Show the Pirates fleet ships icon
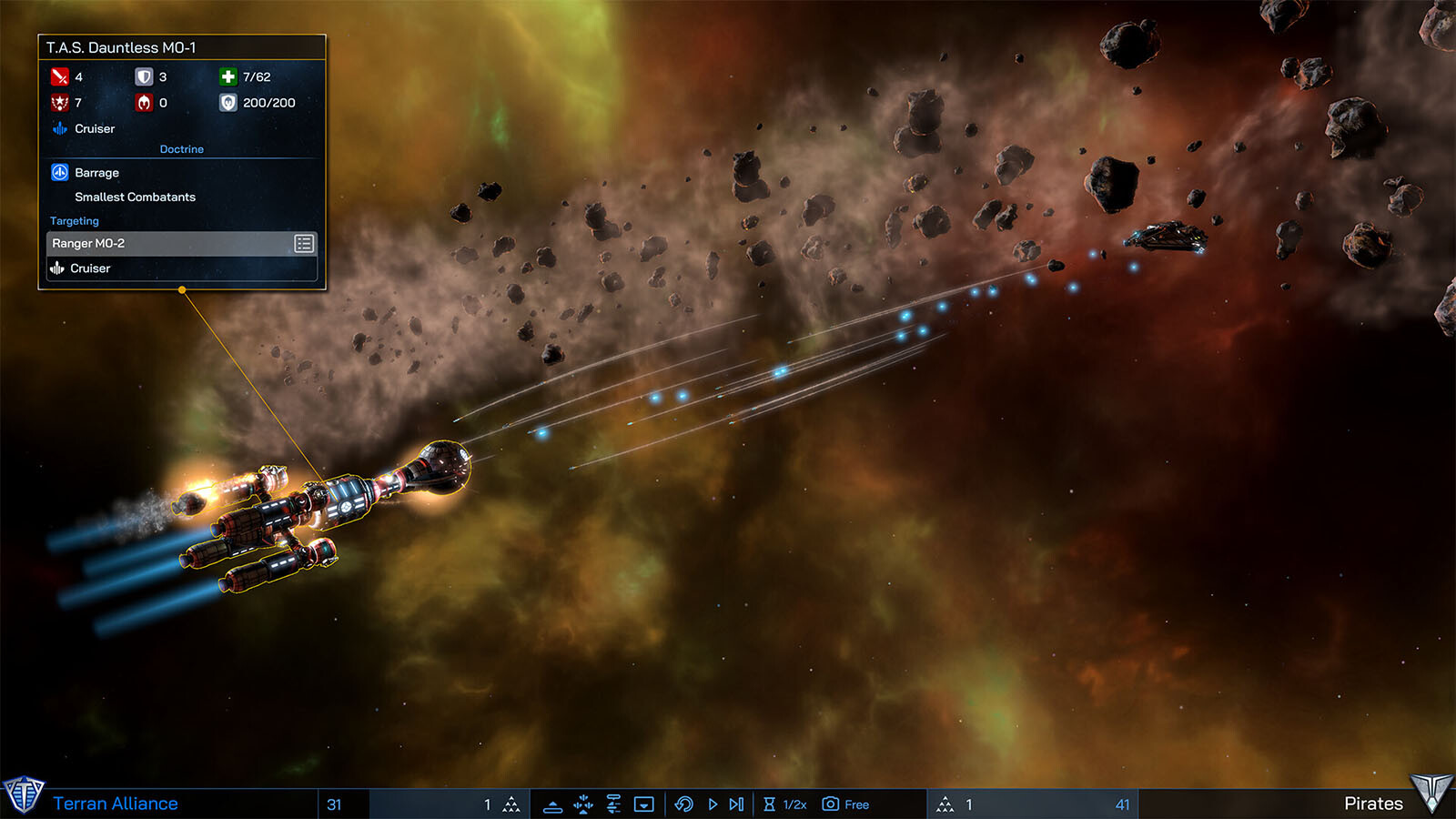The width and height of the screenshot is (1456, 819). (x=945, y=804)
